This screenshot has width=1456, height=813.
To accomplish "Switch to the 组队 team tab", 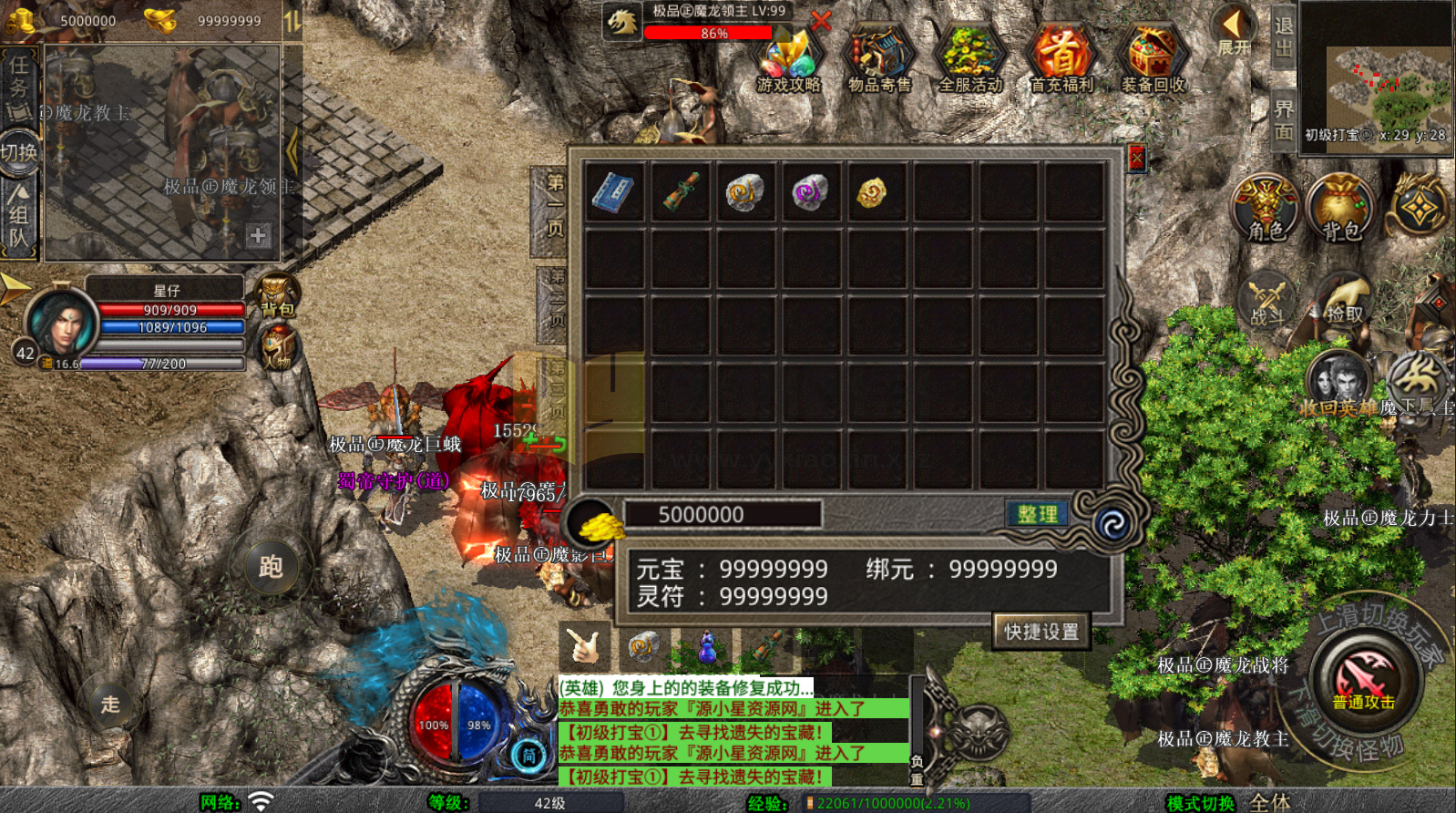I will click(18, 216).
